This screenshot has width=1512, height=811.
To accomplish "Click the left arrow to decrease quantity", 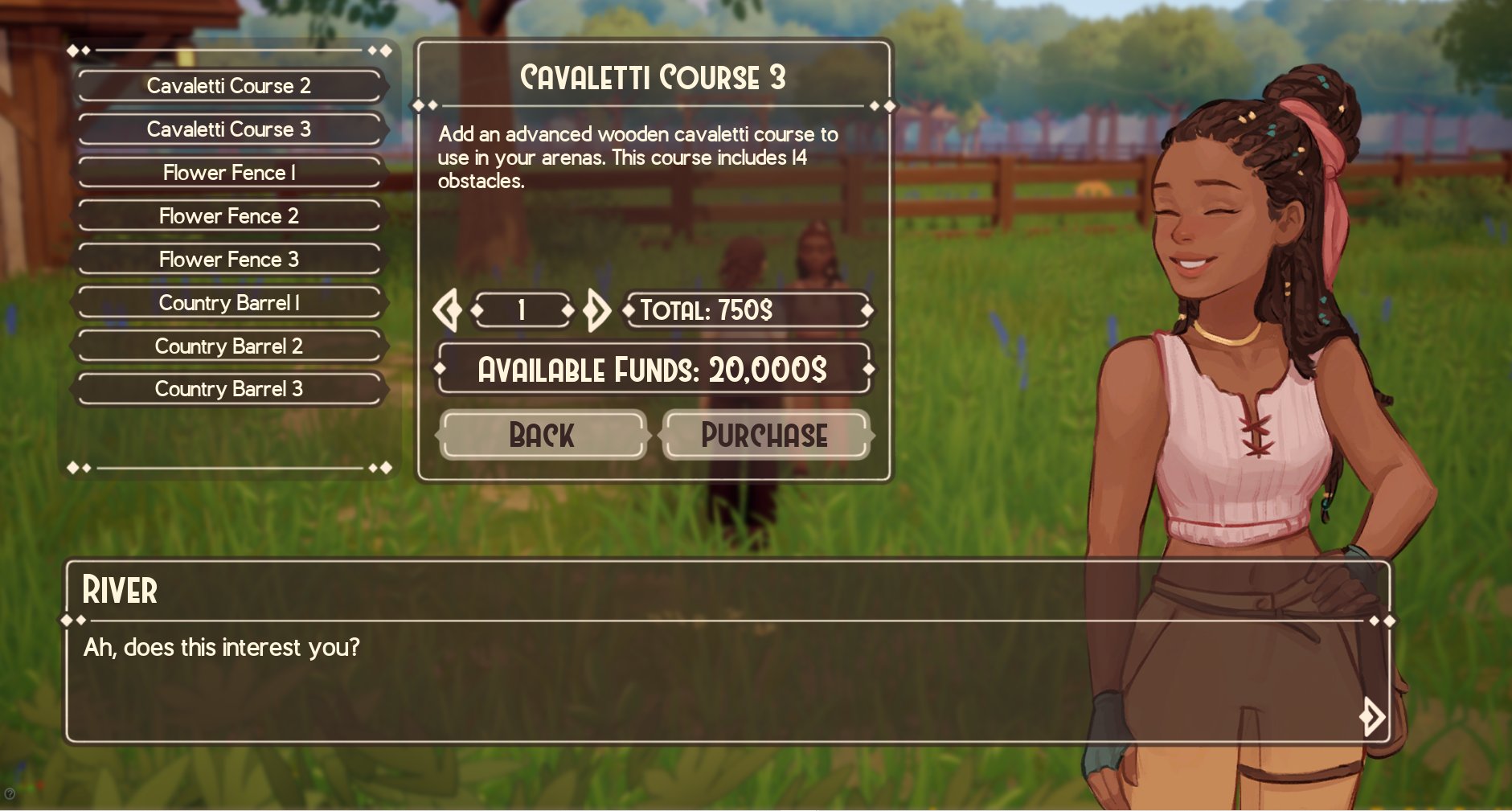I will pyautogui.click(x=448, y=310).
